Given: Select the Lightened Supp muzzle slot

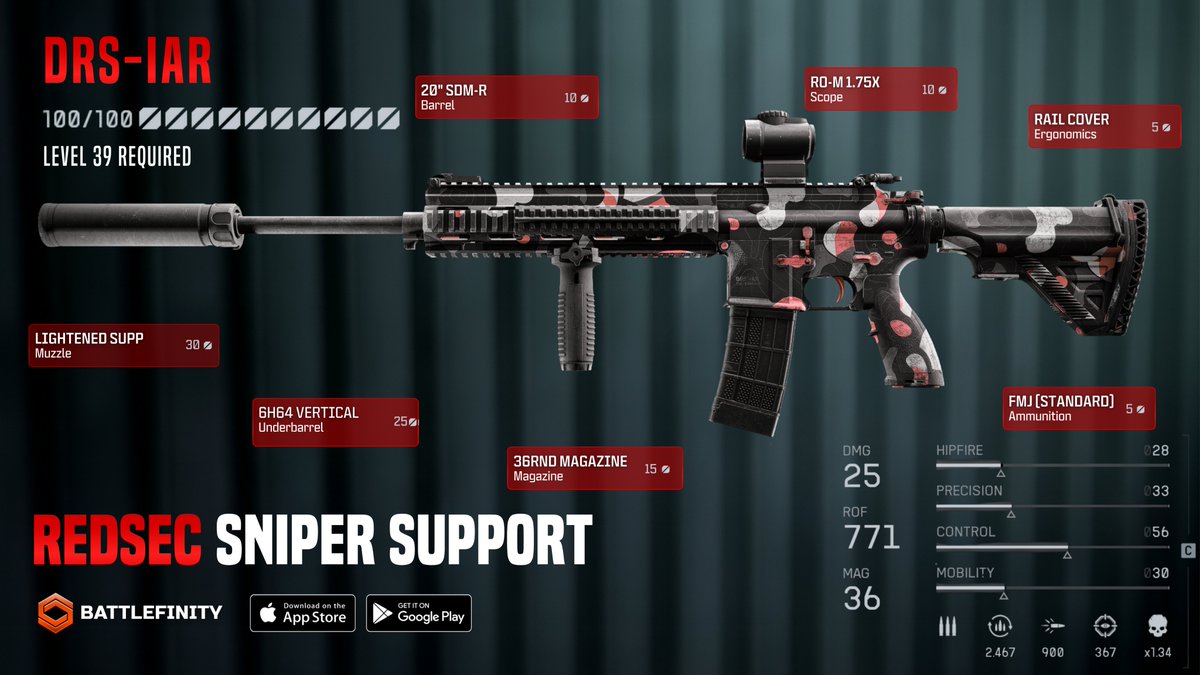Looking at the screenshot, I should coord(123,345).
